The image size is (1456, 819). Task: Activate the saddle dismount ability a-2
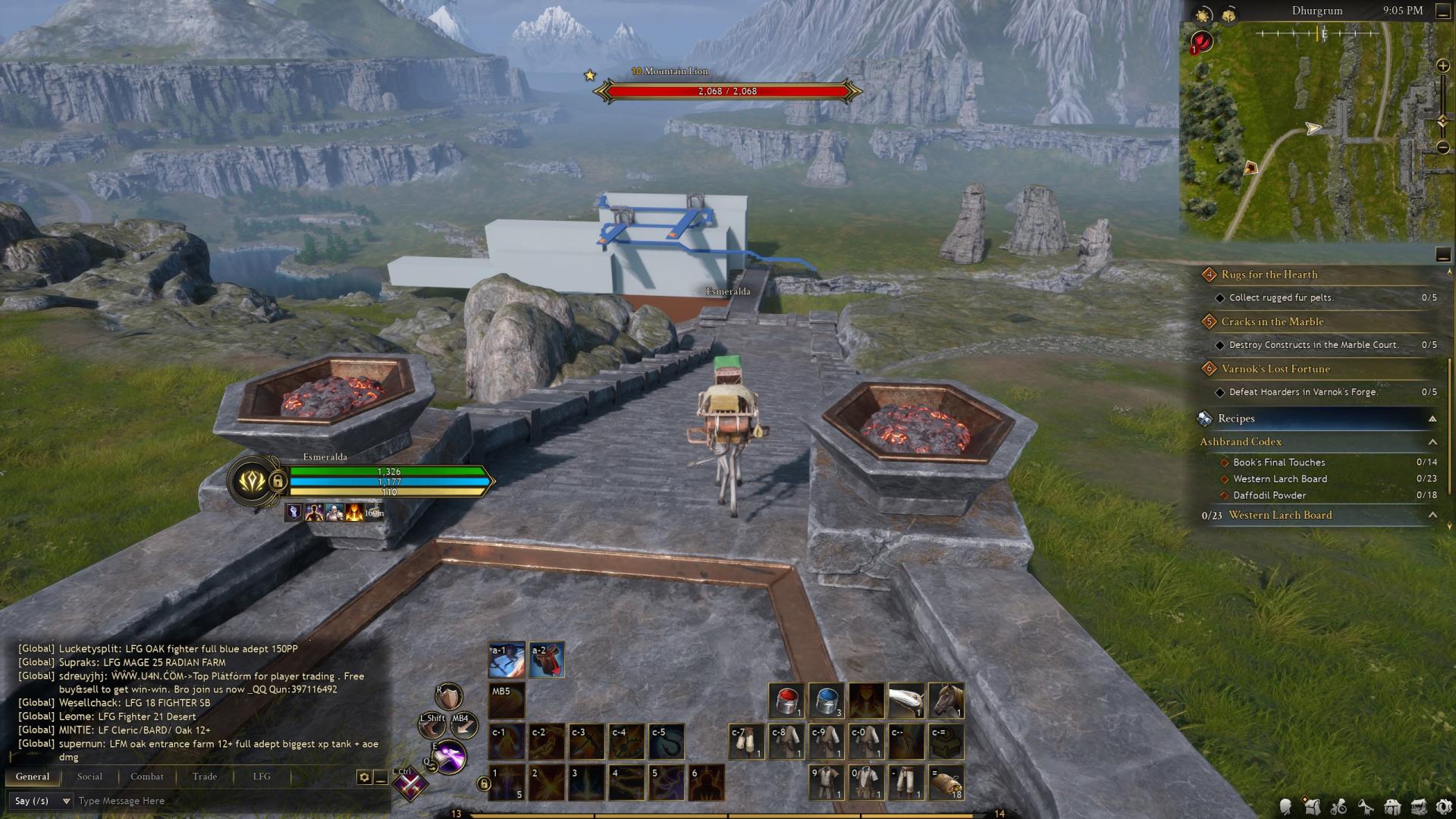pos(547,661)
